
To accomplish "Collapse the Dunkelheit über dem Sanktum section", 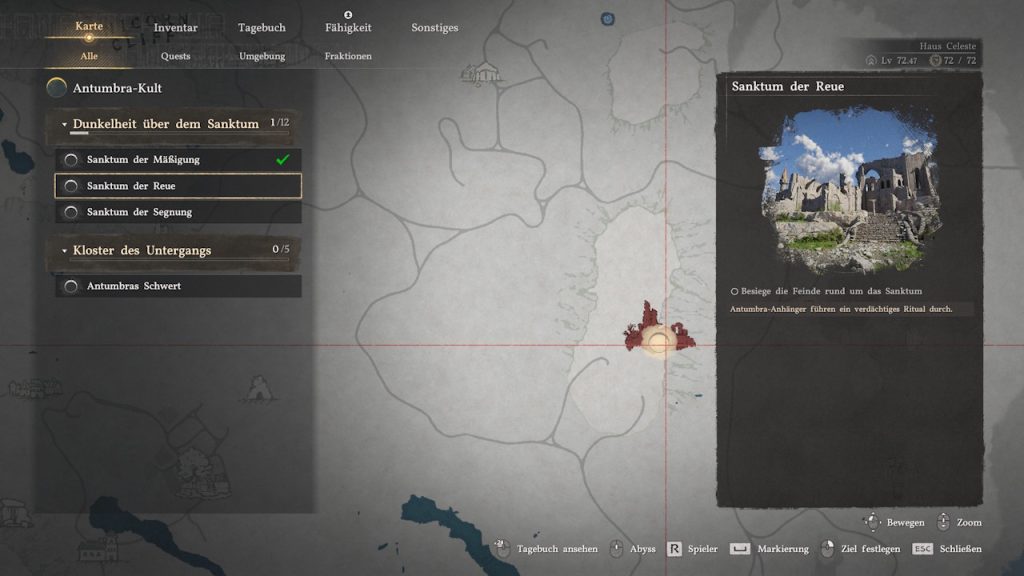I will click(x=65, y=125).
